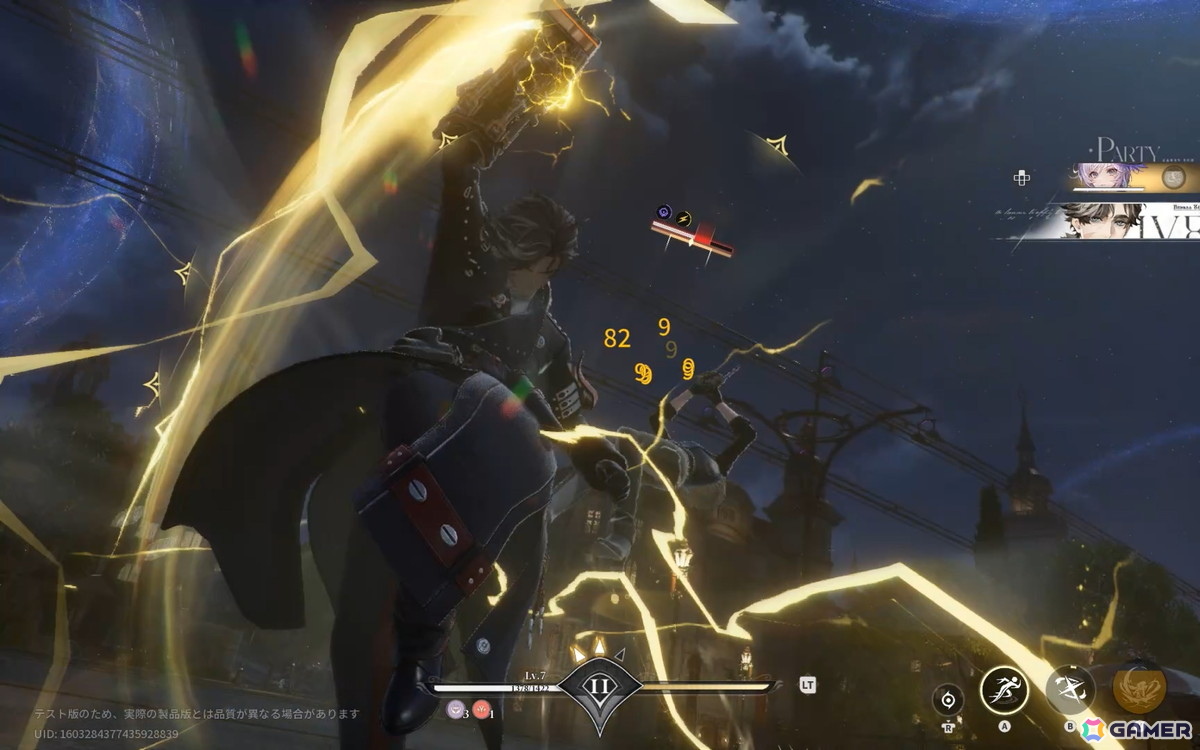Click the red buff status icon

(479, 710)
